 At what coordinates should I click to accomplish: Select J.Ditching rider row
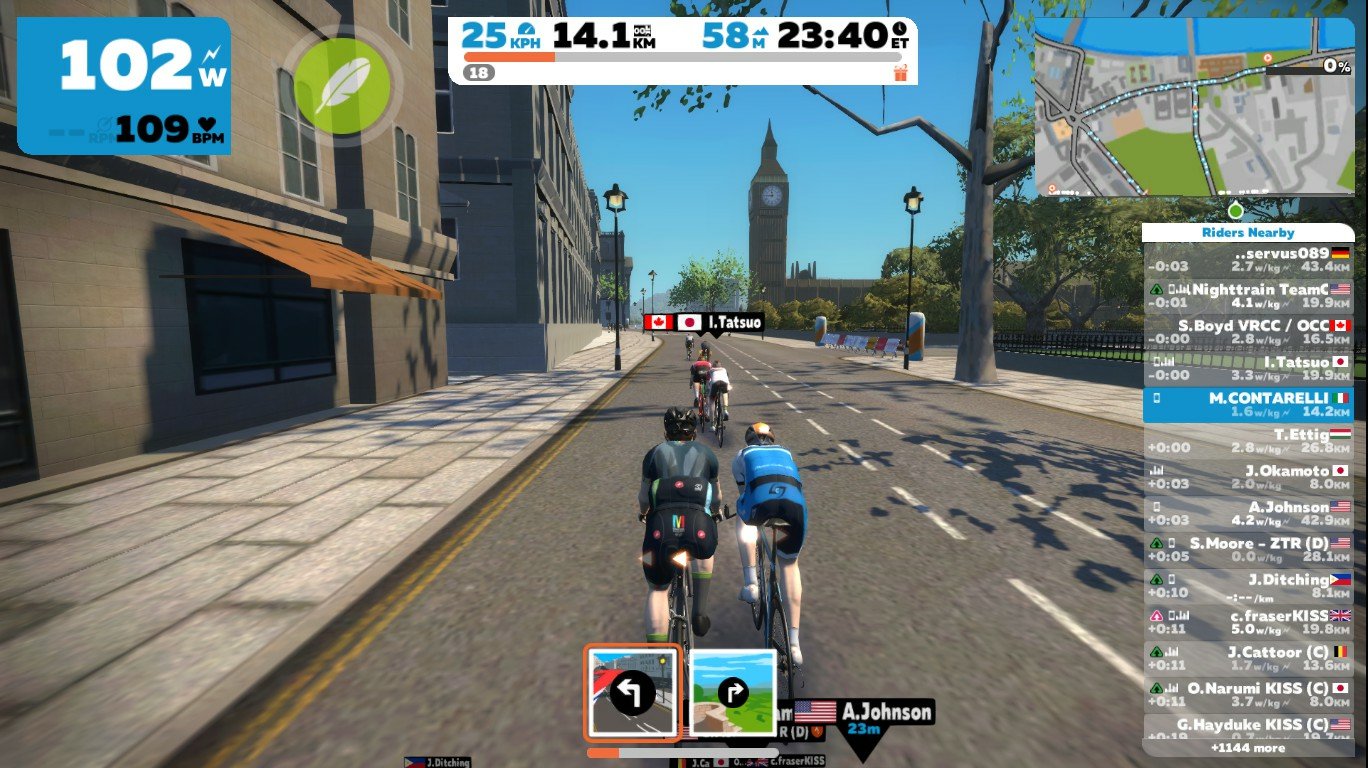pos(1248,586)
